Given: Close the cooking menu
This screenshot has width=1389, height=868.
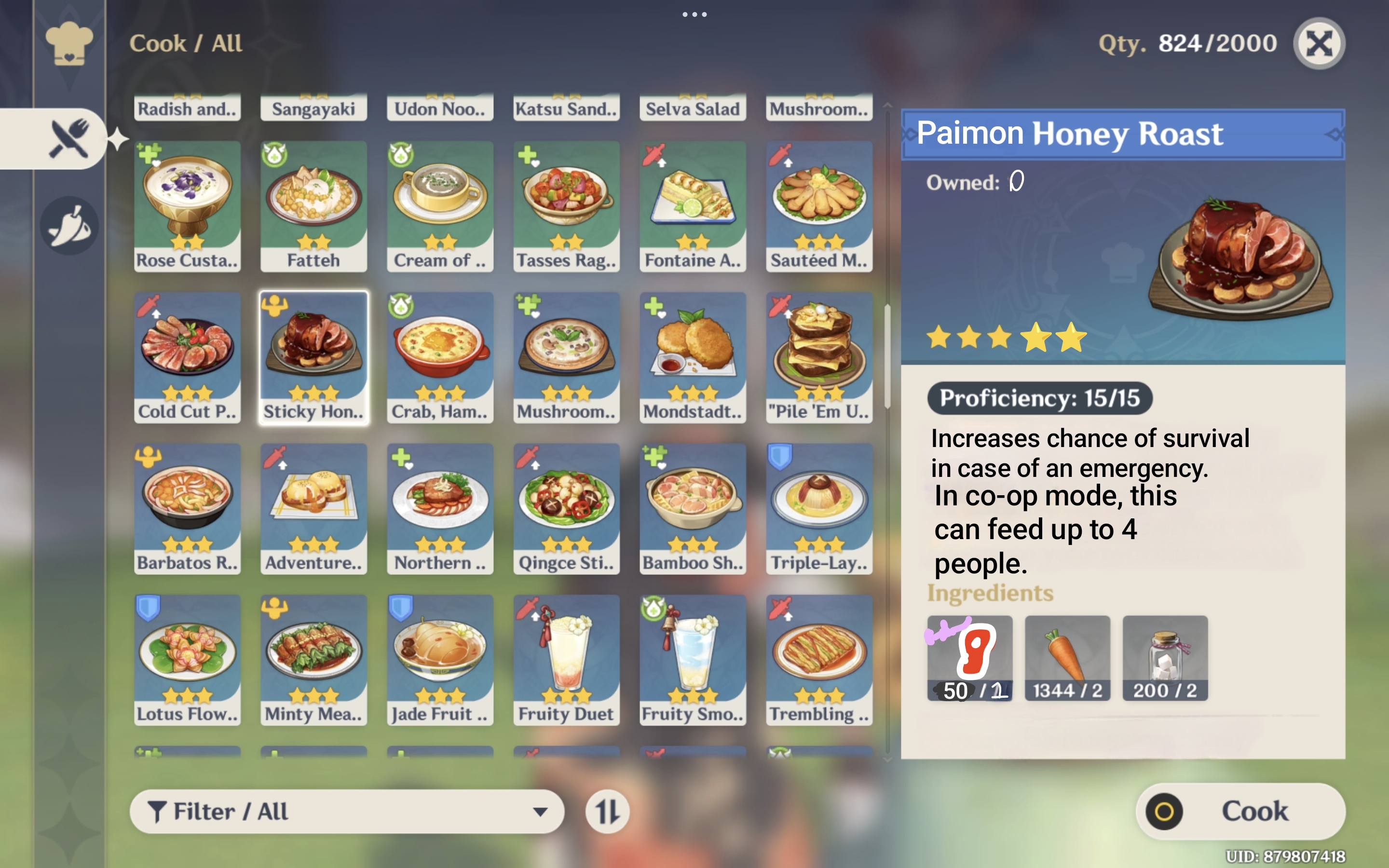Looking at the screenshot, I should (x=1319, y=43).
